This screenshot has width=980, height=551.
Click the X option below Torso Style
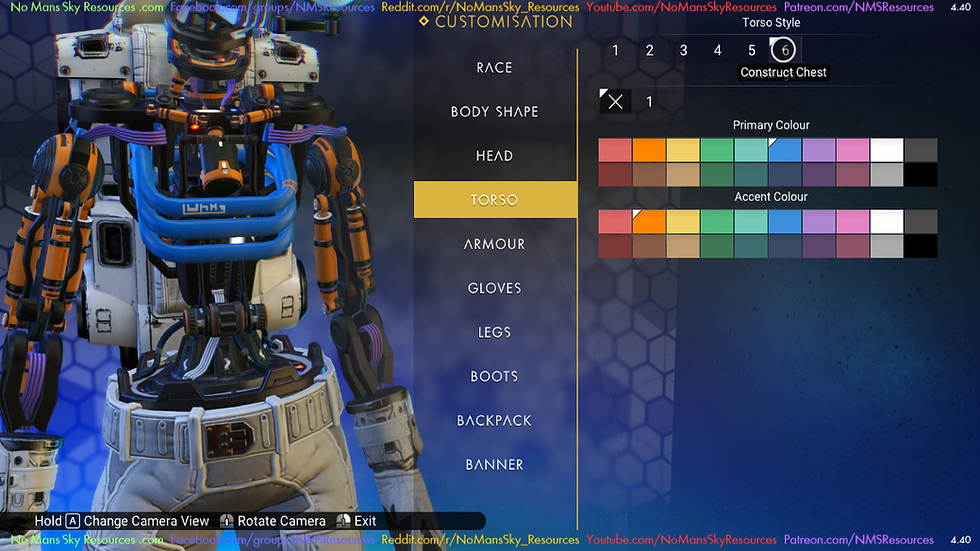(616, 102)
